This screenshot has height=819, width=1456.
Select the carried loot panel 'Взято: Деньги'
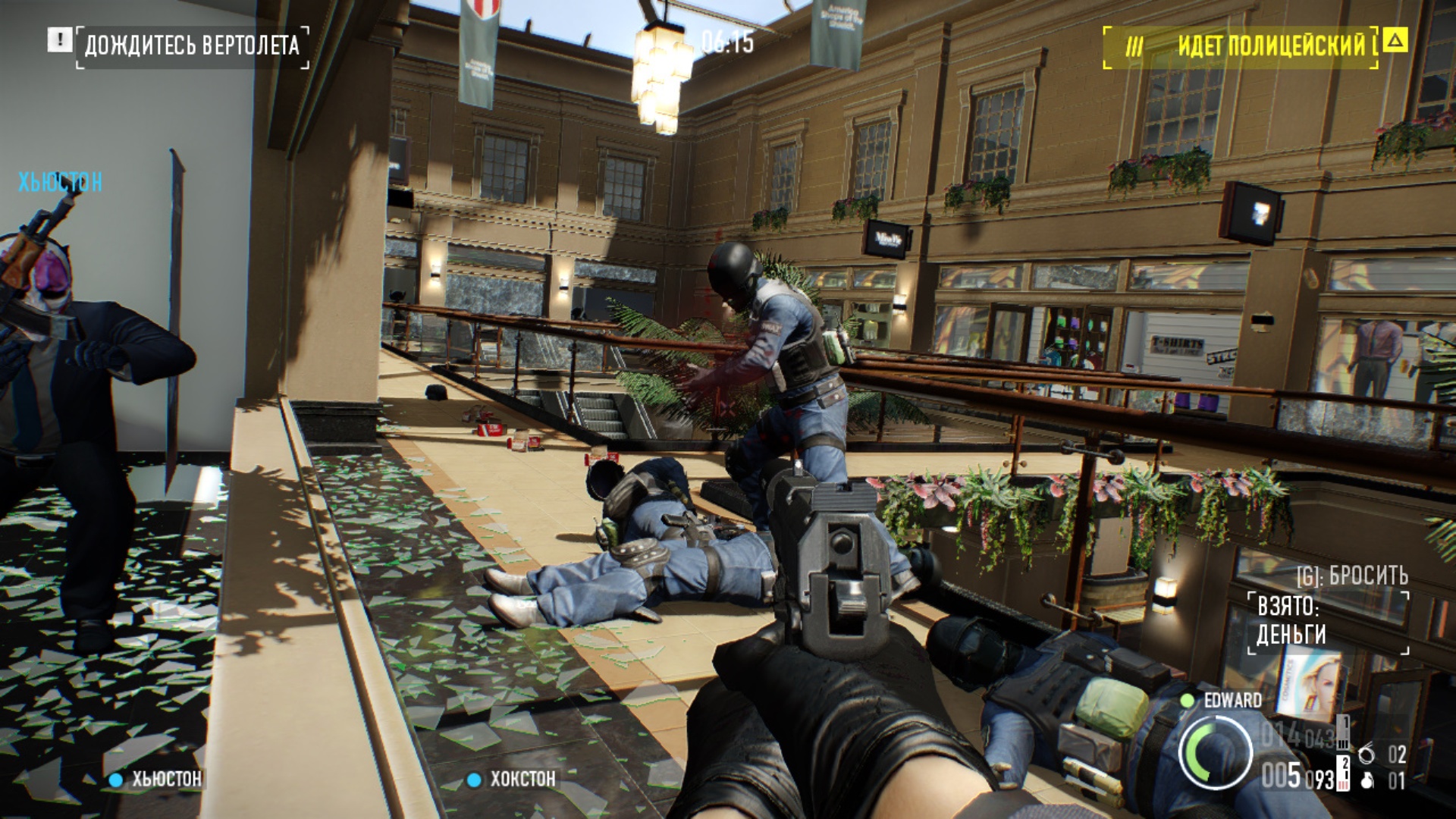coord(1328,620)
